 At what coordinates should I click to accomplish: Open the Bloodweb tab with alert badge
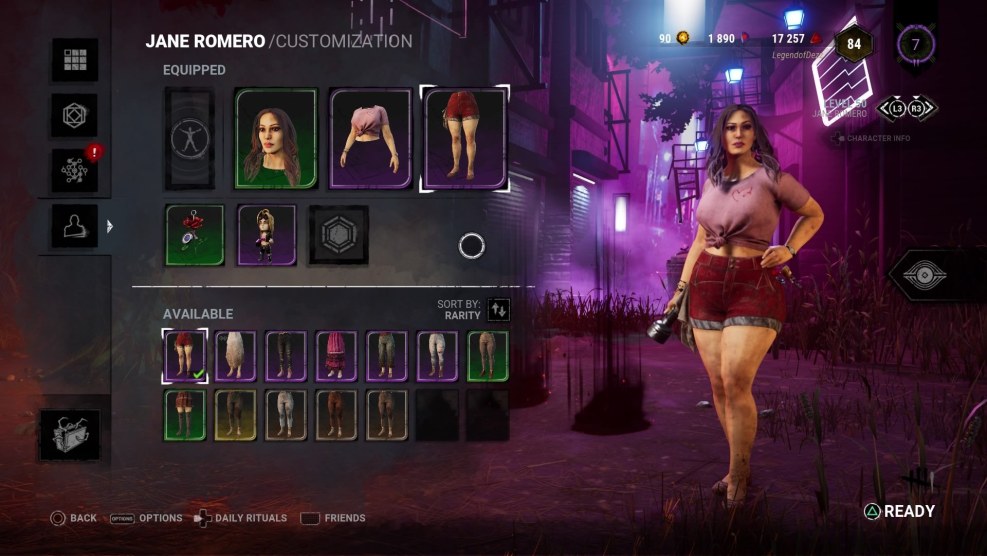point(75,171)
